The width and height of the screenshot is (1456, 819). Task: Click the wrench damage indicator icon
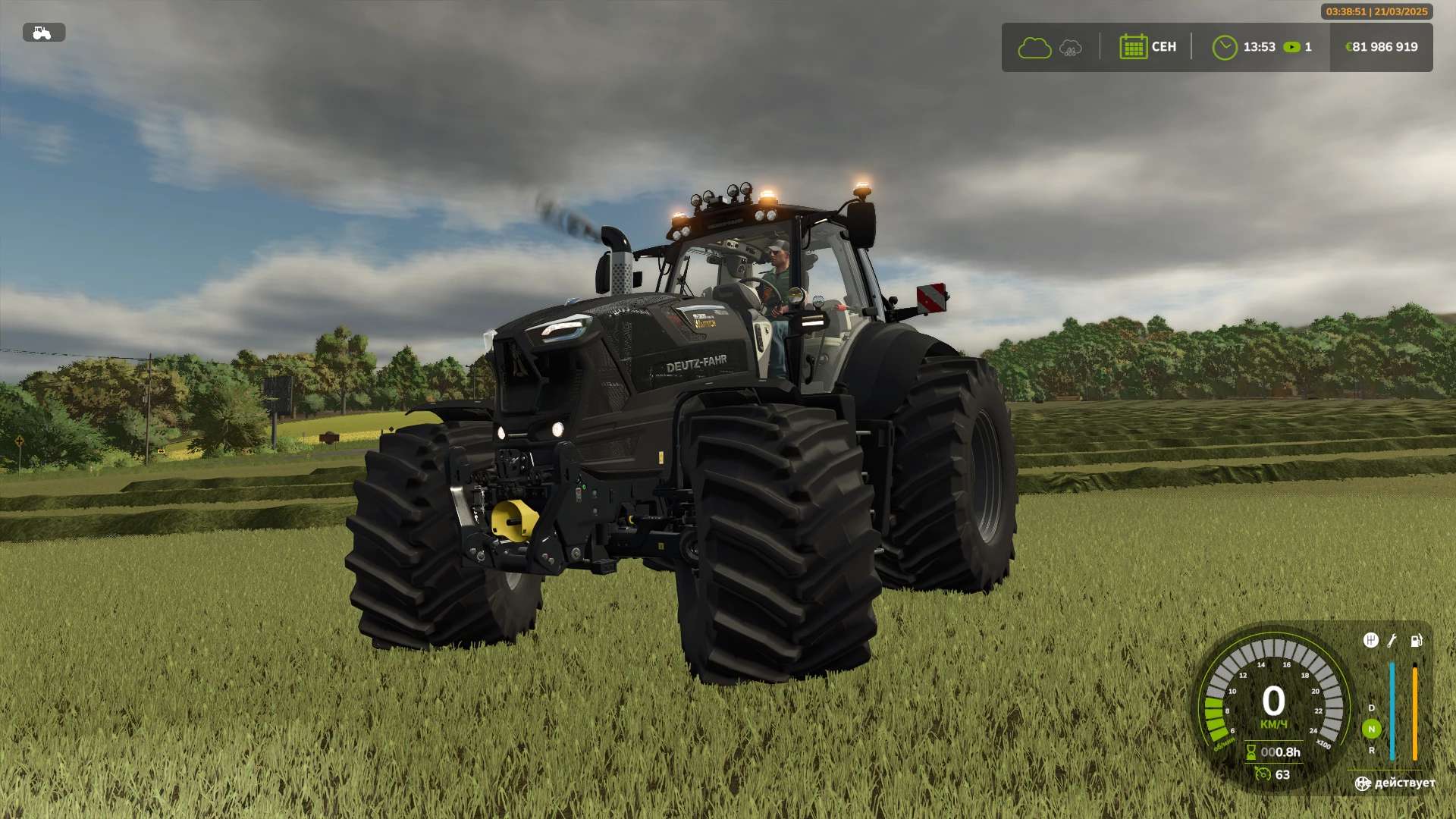(1392, 642)
